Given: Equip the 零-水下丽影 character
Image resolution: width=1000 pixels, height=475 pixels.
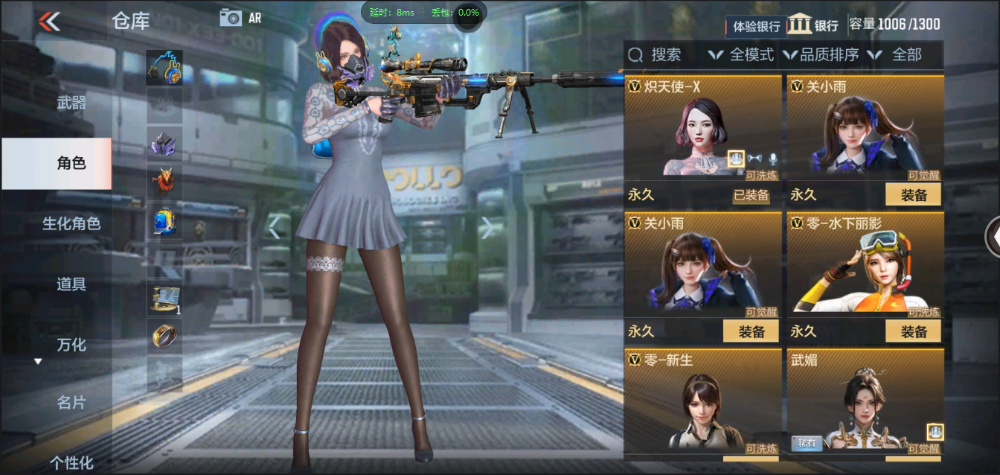Looking at the screenshot, I should click(912, 331).
